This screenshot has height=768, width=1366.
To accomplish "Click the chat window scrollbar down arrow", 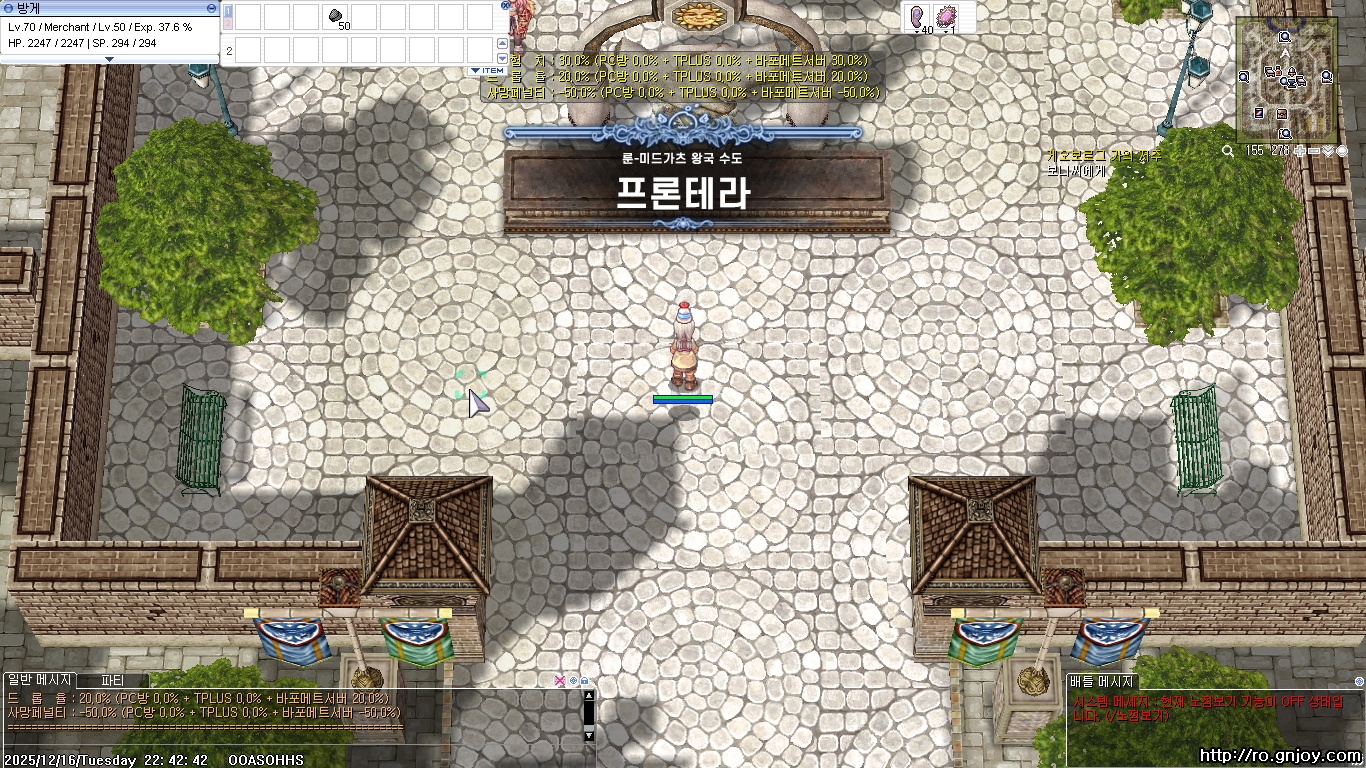I will 589,735.
